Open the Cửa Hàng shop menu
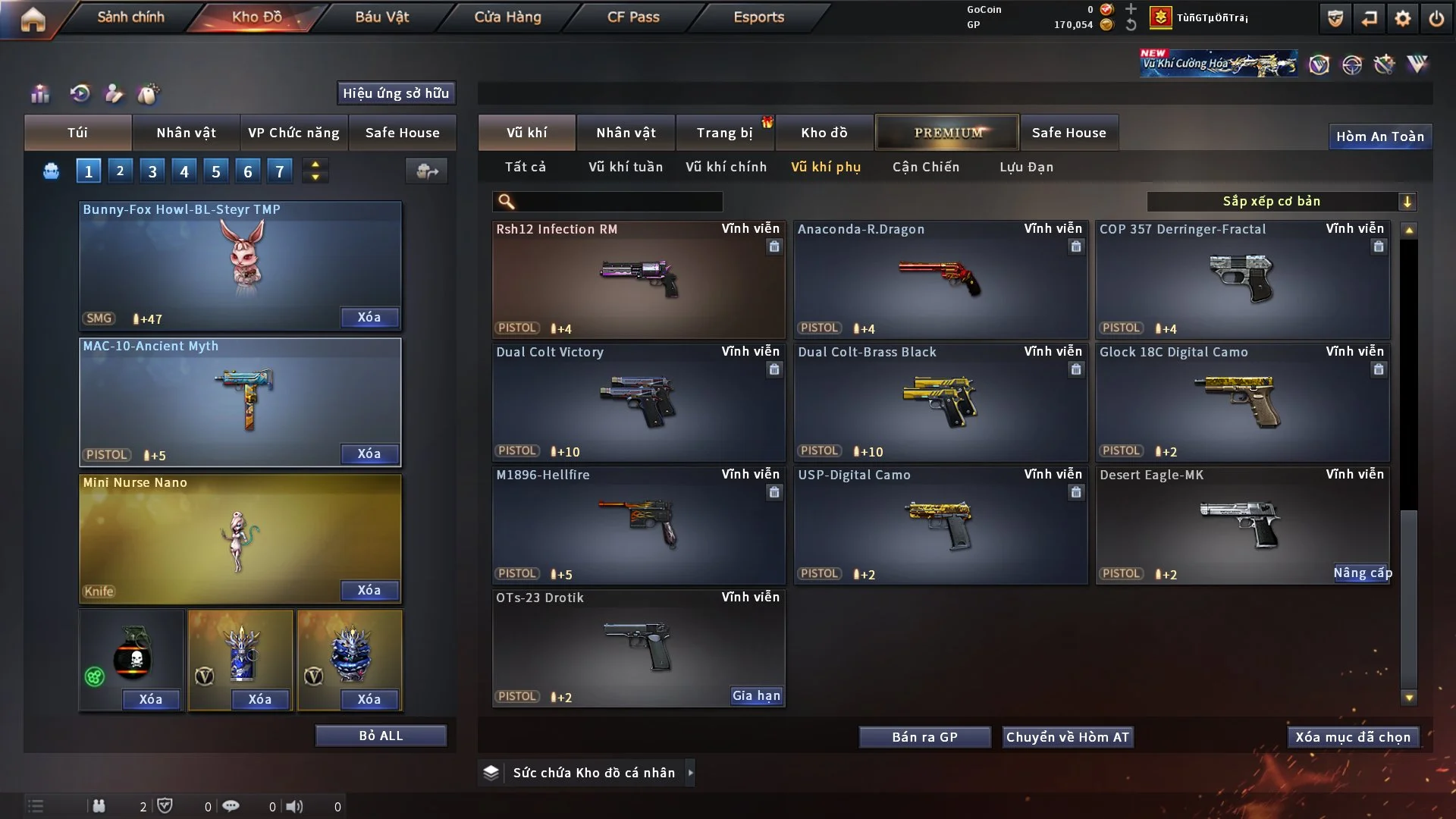The height and width of the screenshot is (819, 1456). [x=507, y=17]
